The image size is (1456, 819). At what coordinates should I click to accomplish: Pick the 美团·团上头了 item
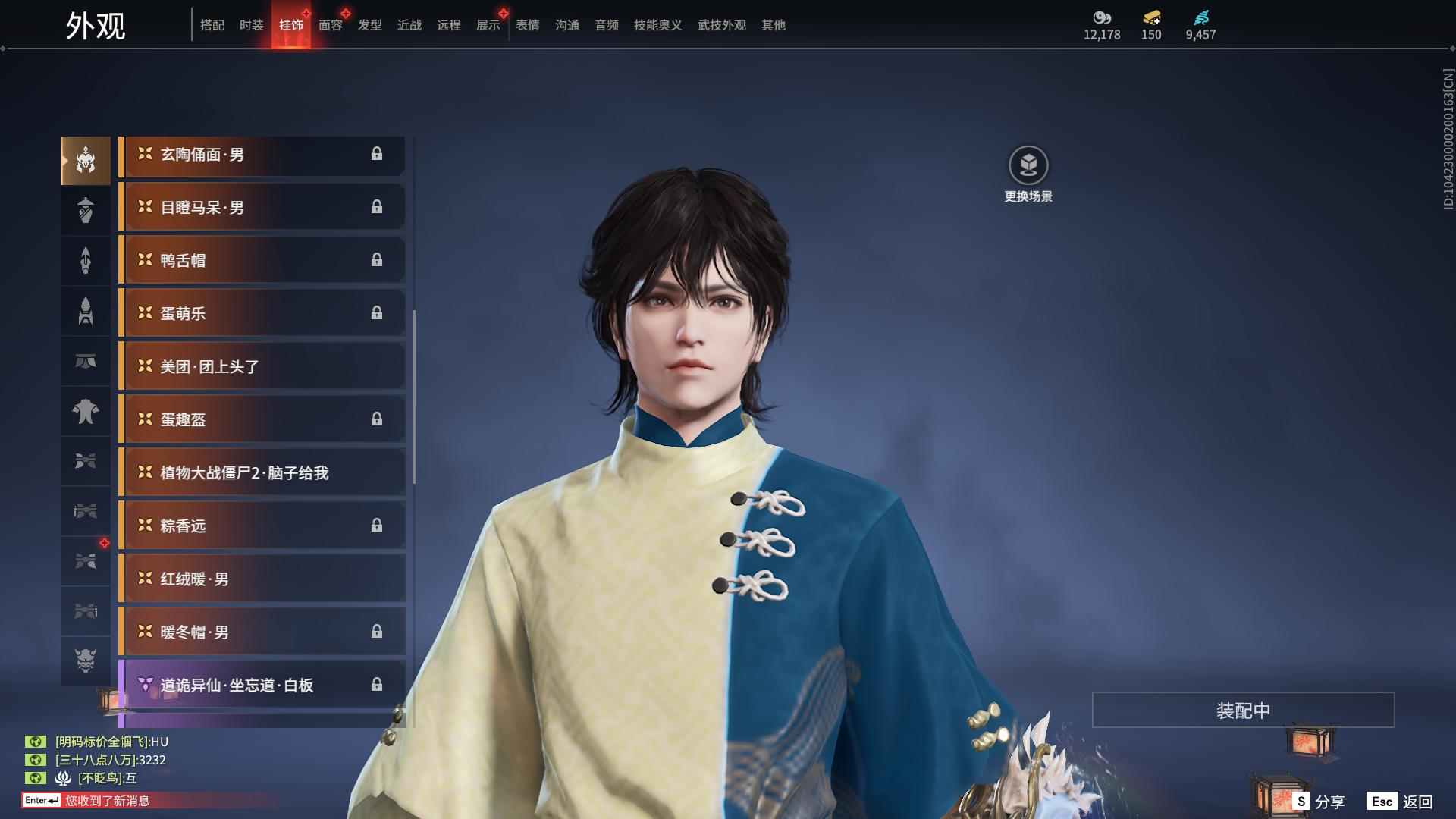[x=262, y=367]
